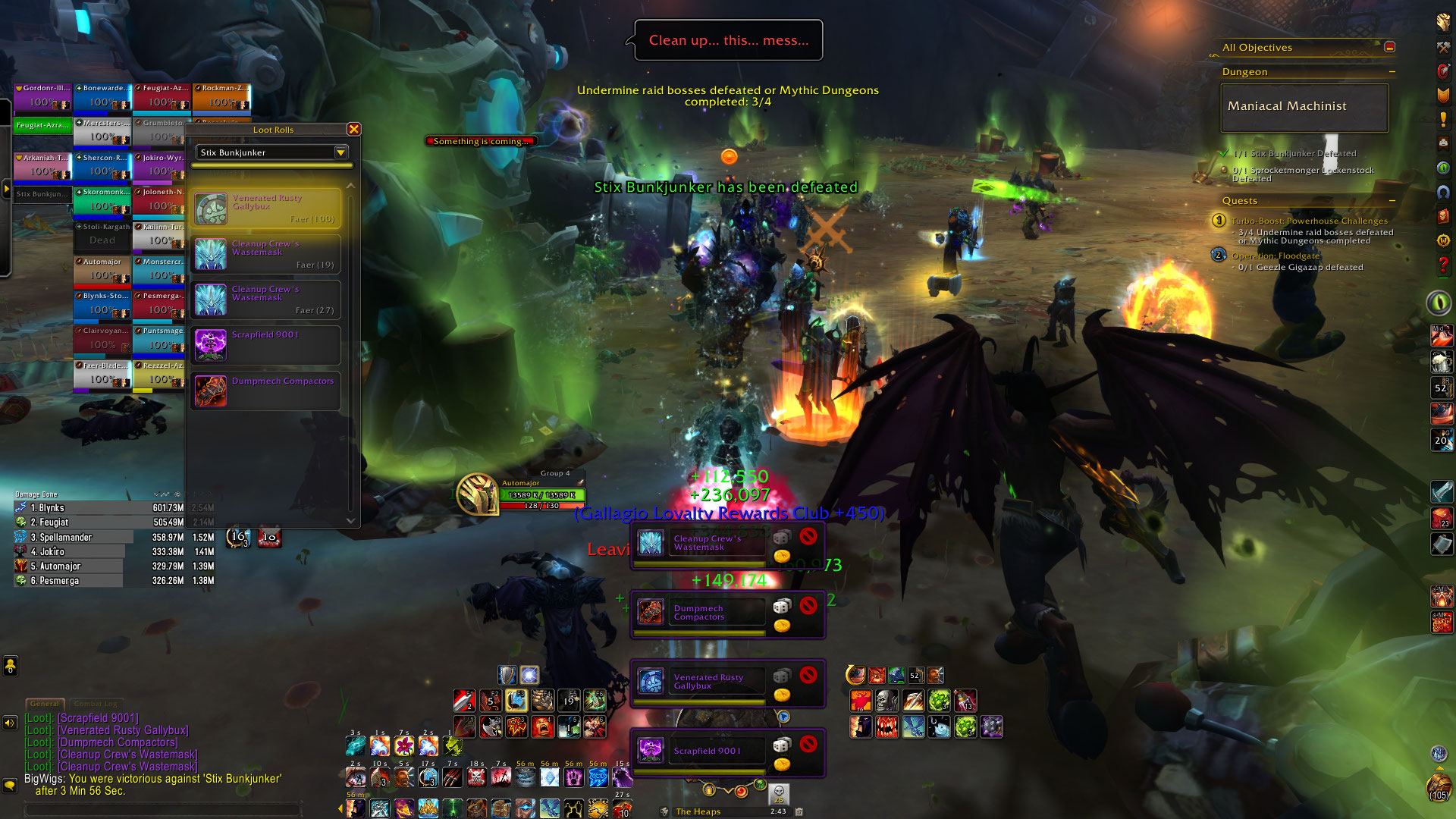The height and width of the screenshot is (819, 1456).
Task: Open the Stix Bunkjunker encounter dropdown
Action: [340, 152]
